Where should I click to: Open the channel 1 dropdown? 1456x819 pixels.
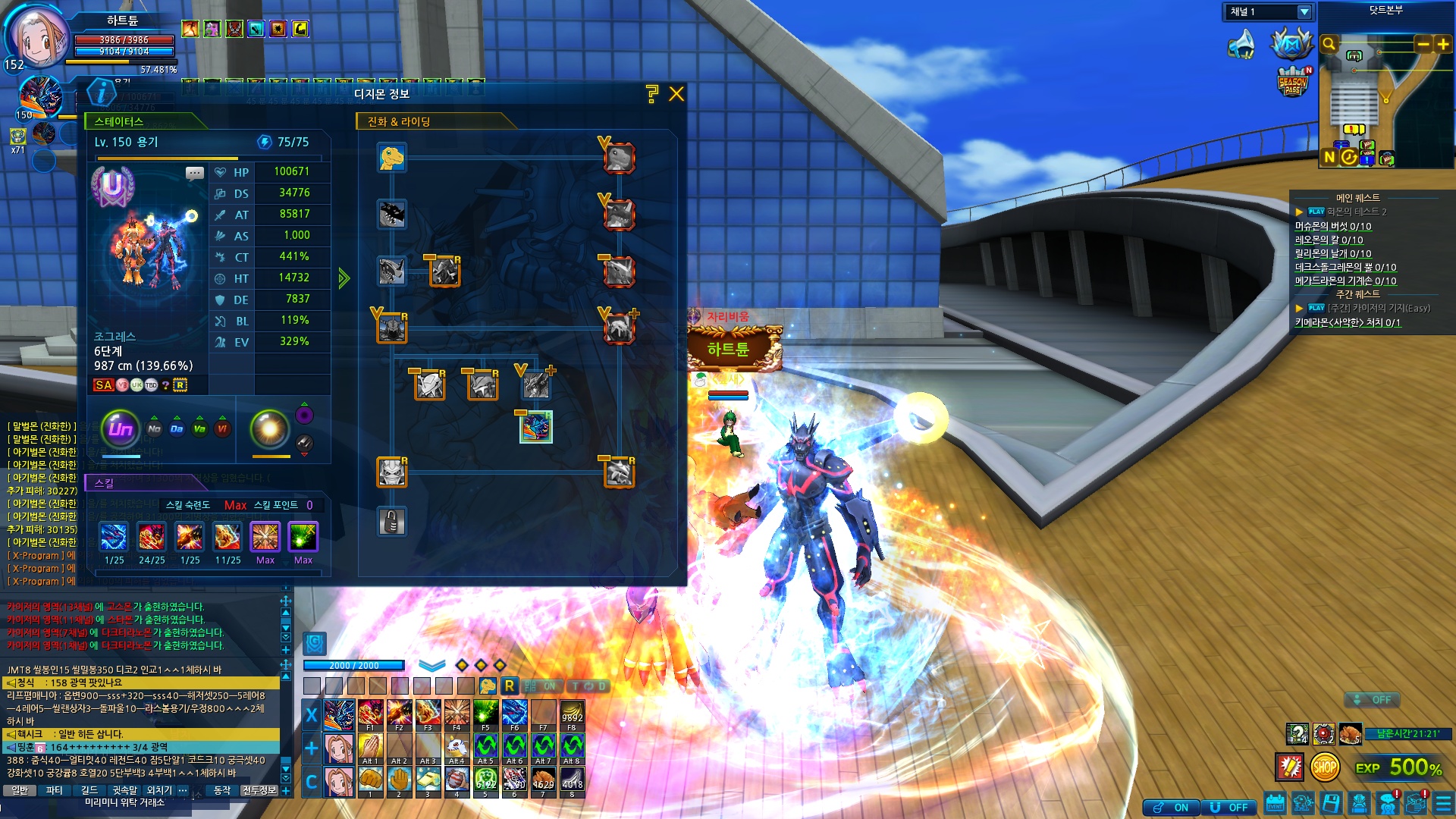click(1304, 12)
